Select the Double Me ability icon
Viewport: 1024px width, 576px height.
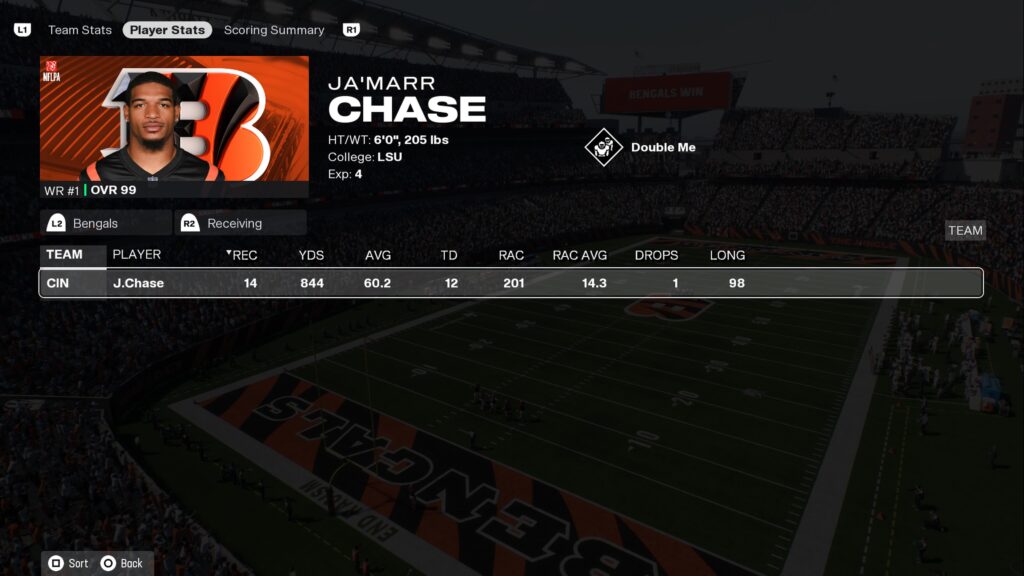[x=604, y=148]
